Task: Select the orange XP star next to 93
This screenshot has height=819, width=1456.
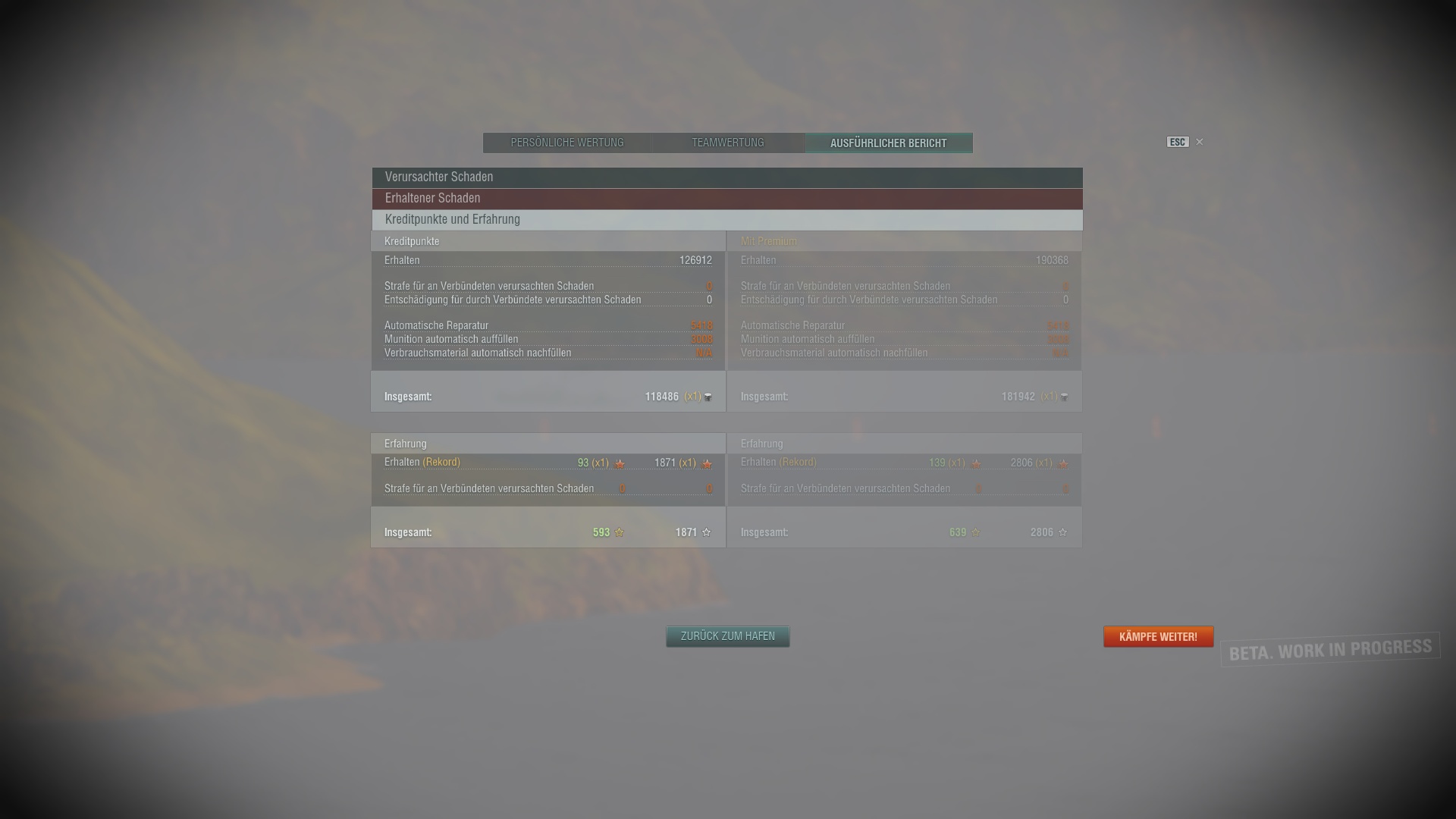Action: click(x=620, y=463)
